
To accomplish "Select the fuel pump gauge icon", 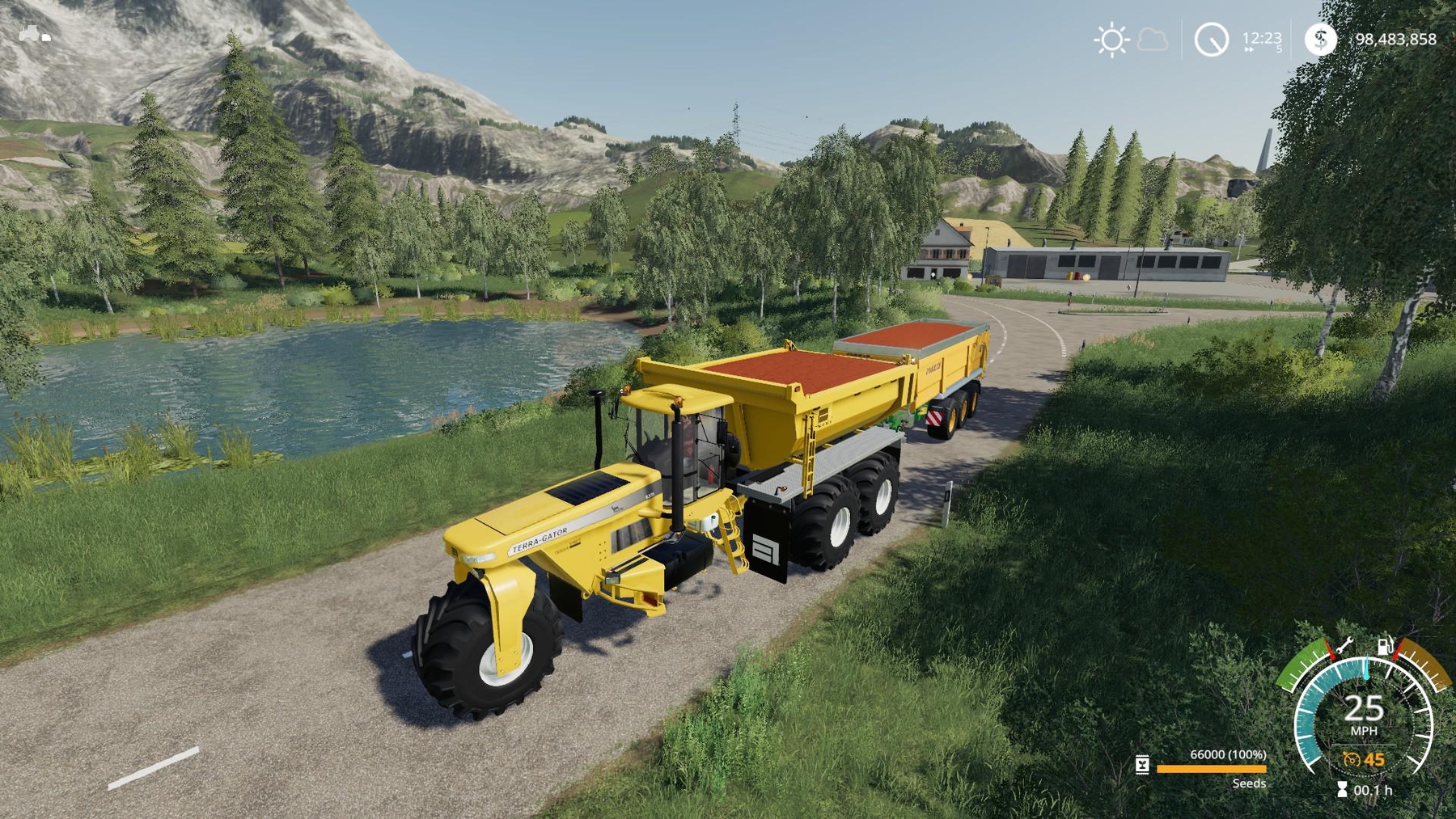I will (x=1385, y=646).
